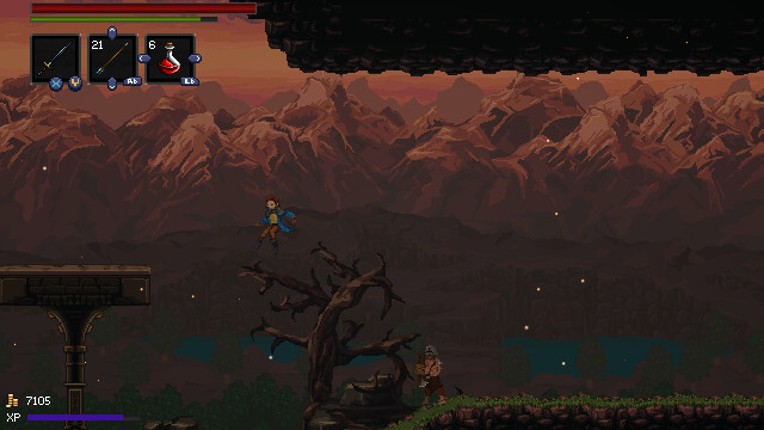Use the red health potion slot
The width and height of the screenshot is (764, 430).
(x=170, y=58)
